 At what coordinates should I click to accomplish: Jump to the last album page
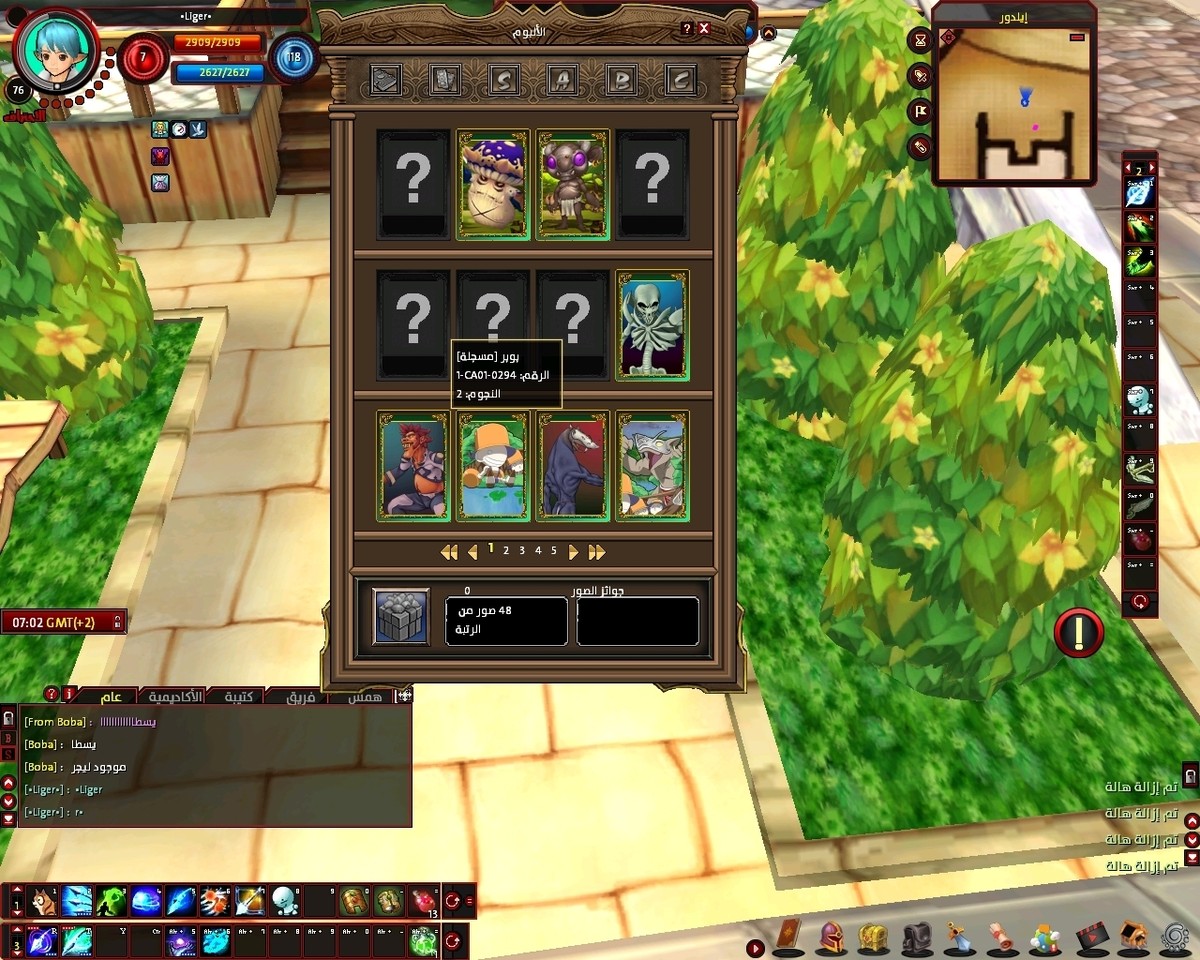pyautogui.click(x=597, y=552)
